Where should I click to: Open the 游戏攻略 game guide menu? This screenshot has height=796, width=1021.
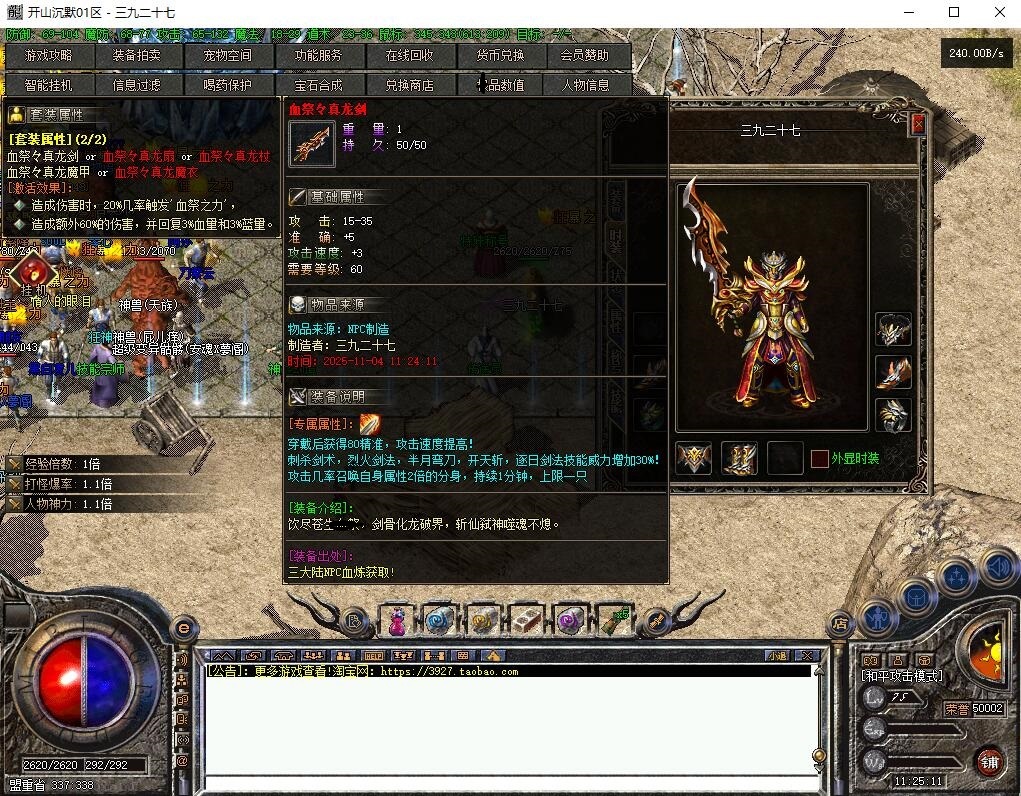(49, 56)
